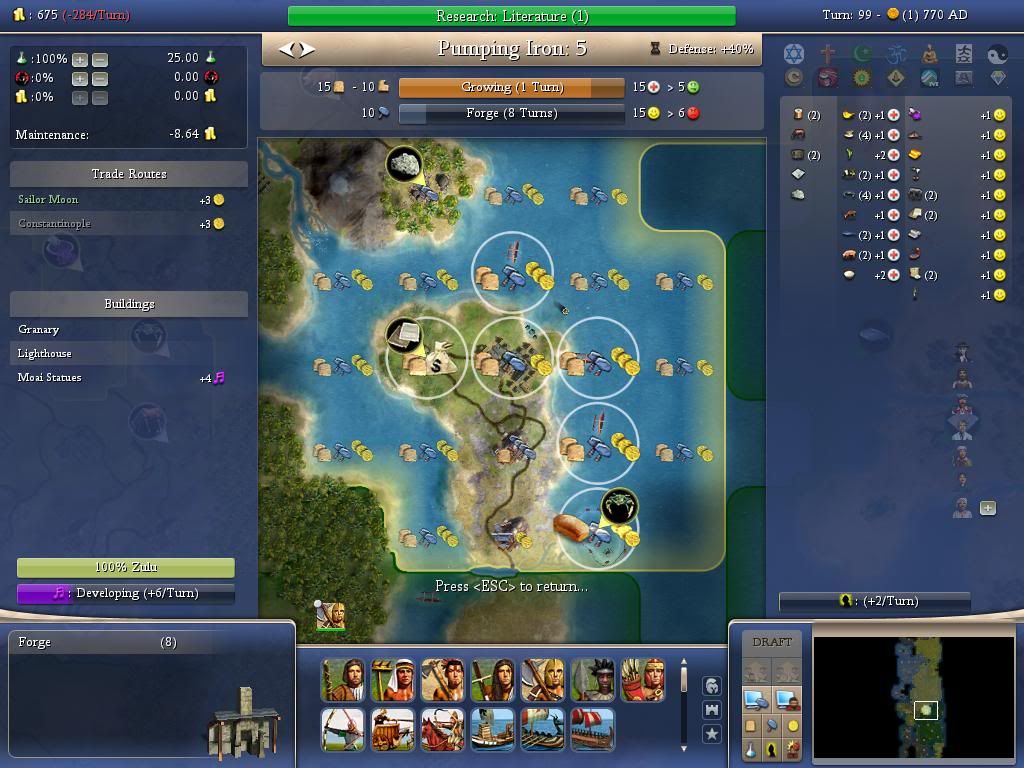Click the star filter beside the build list
The image size is (1024, 768).
(711, 734)
